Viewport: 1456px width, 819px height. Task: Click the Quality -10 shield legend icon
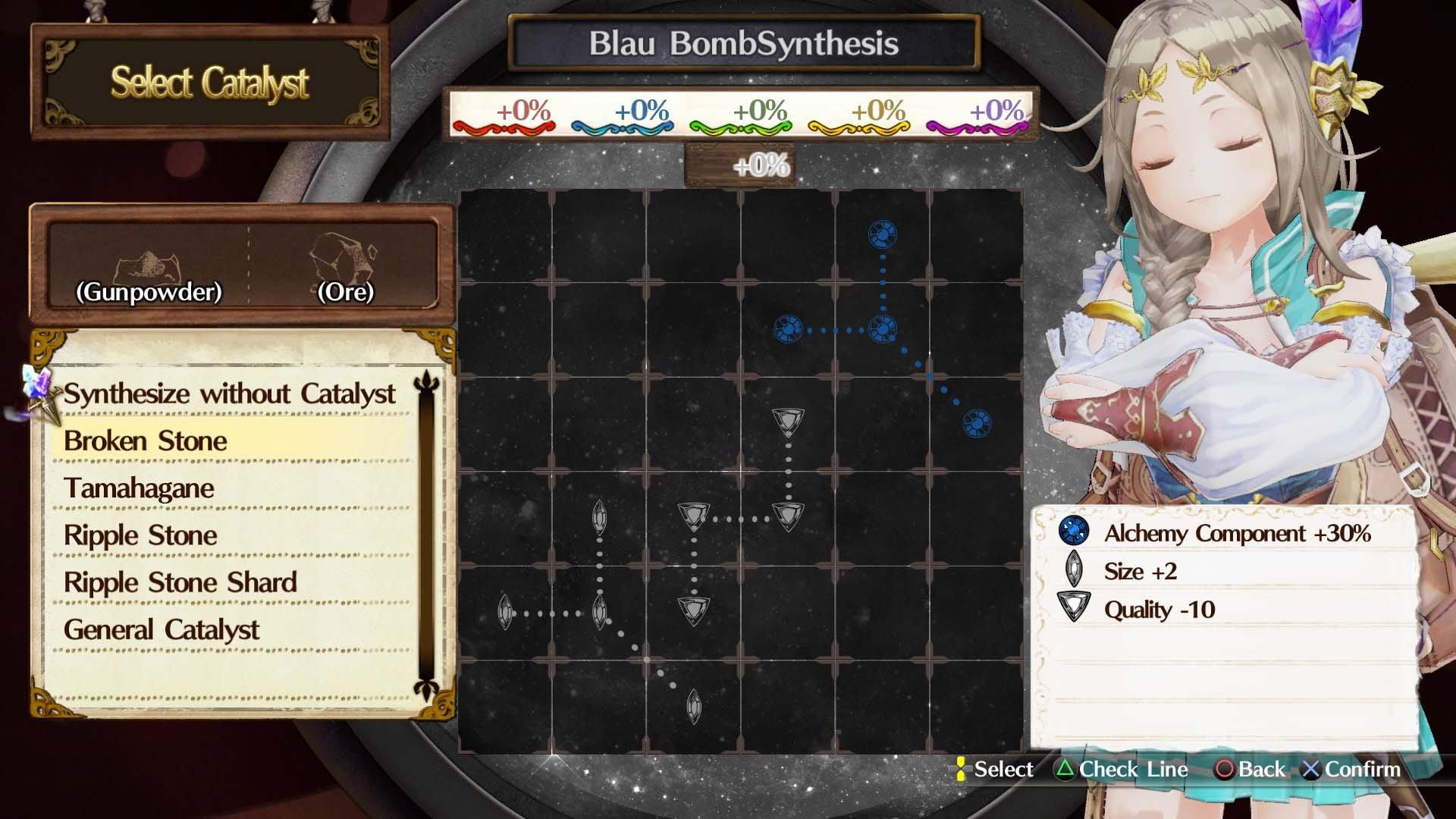point(1073,609)
